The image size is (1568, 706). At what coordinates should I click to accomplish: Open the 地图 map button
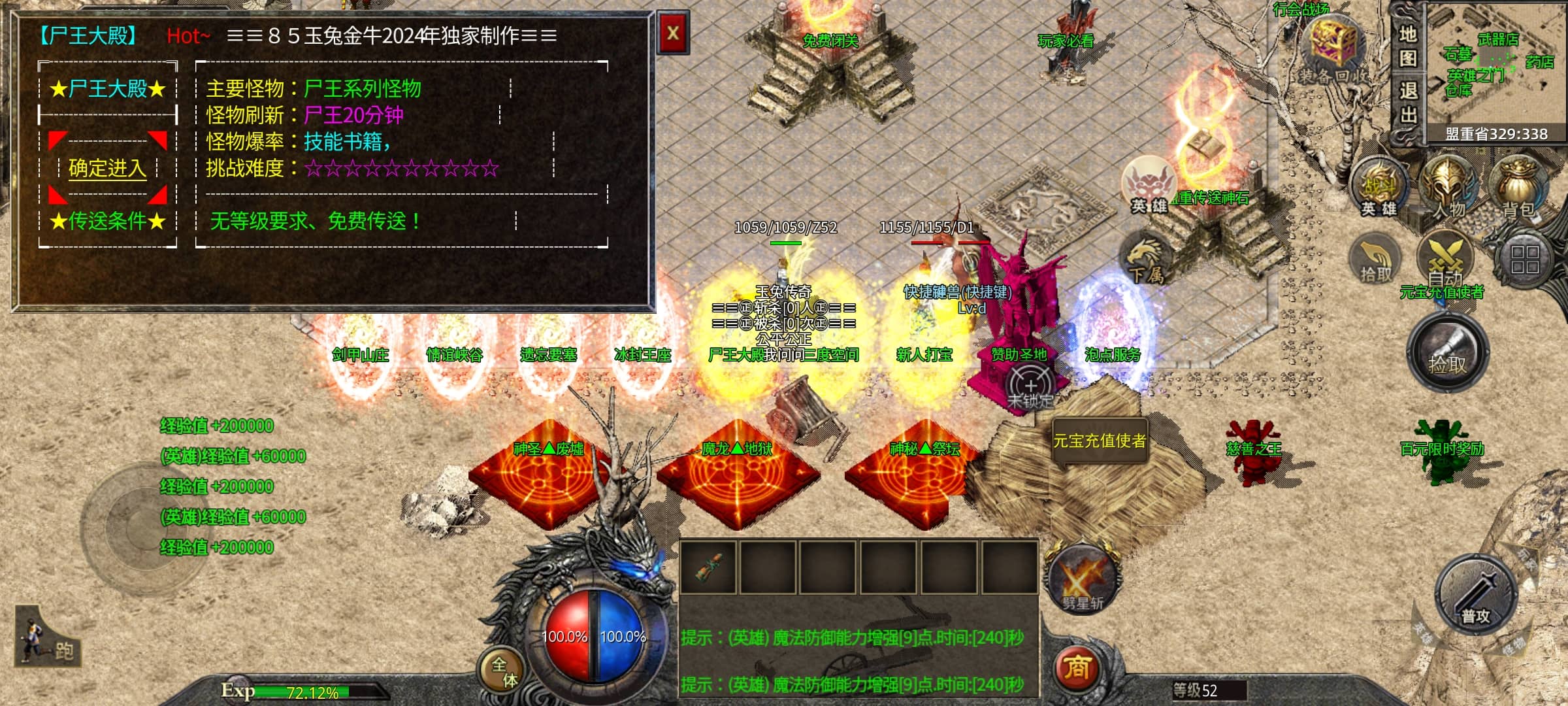tap(1407, 46)
